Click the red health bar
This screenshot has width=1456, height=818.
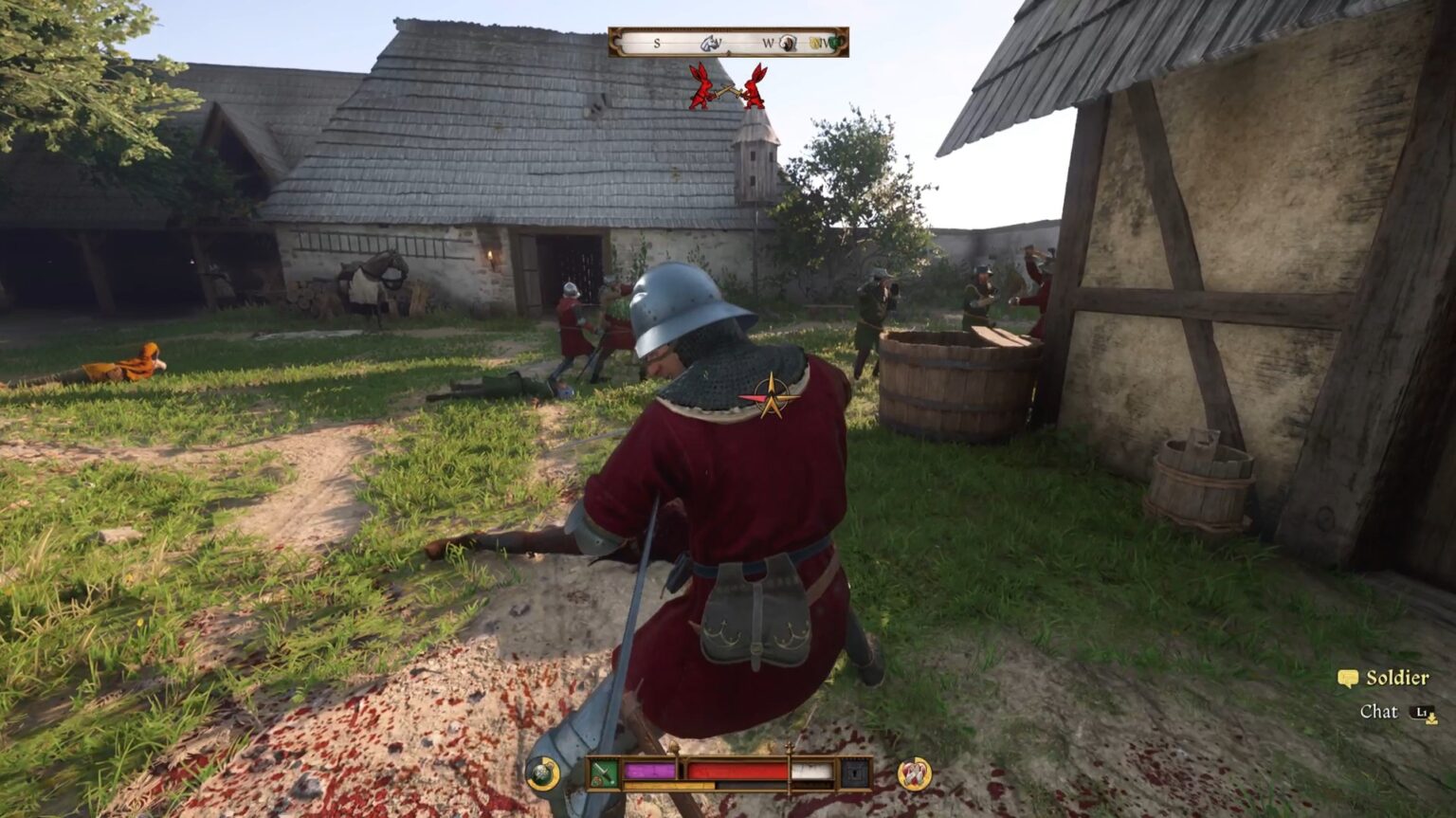pyautogui.click(x=739, y=769)
